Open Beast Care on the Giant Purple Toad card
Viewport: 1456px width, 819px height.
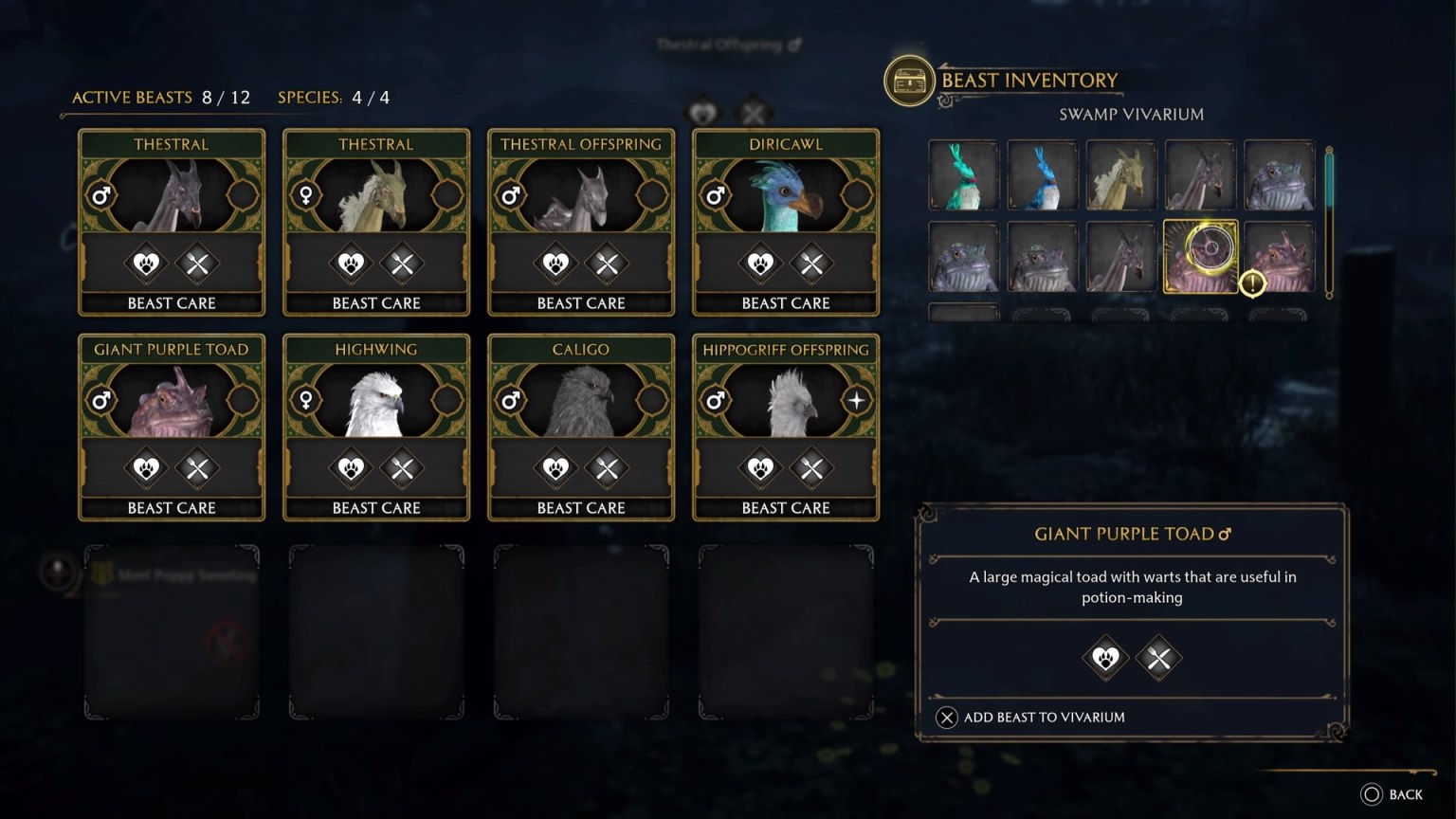click(x=172, y=507)
